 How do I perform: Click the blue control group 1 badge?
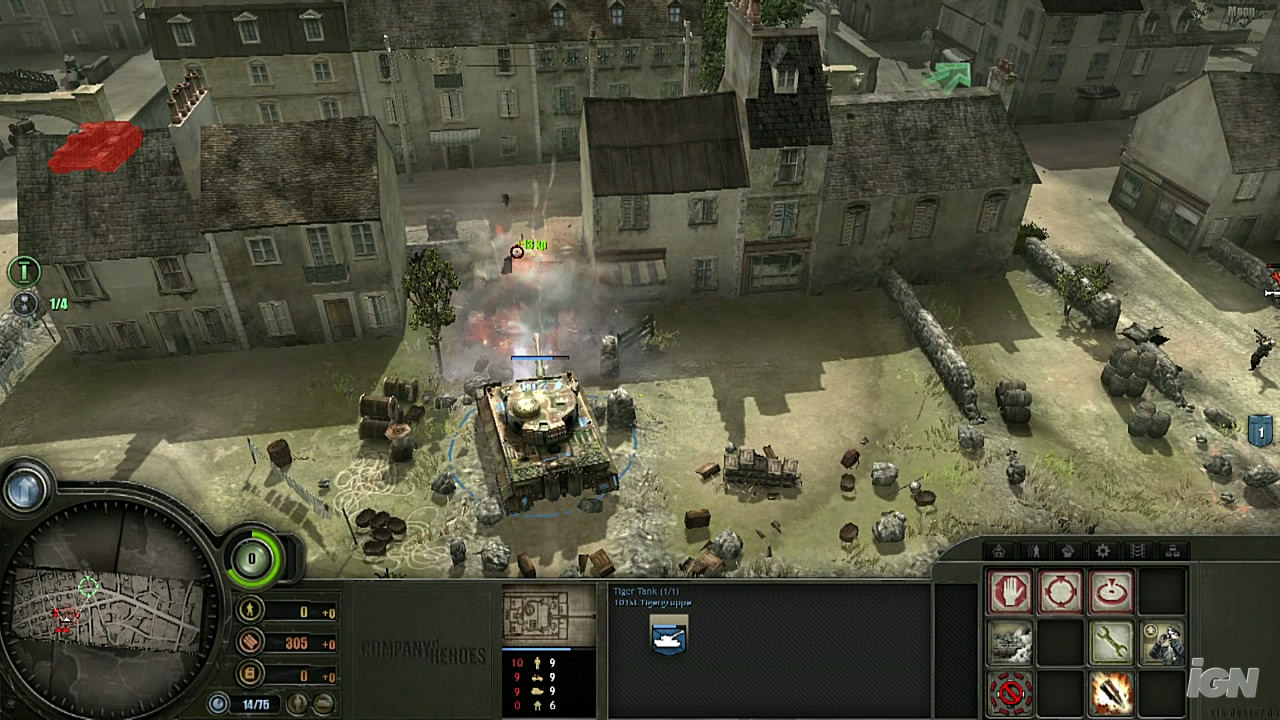coord(1261,431)
